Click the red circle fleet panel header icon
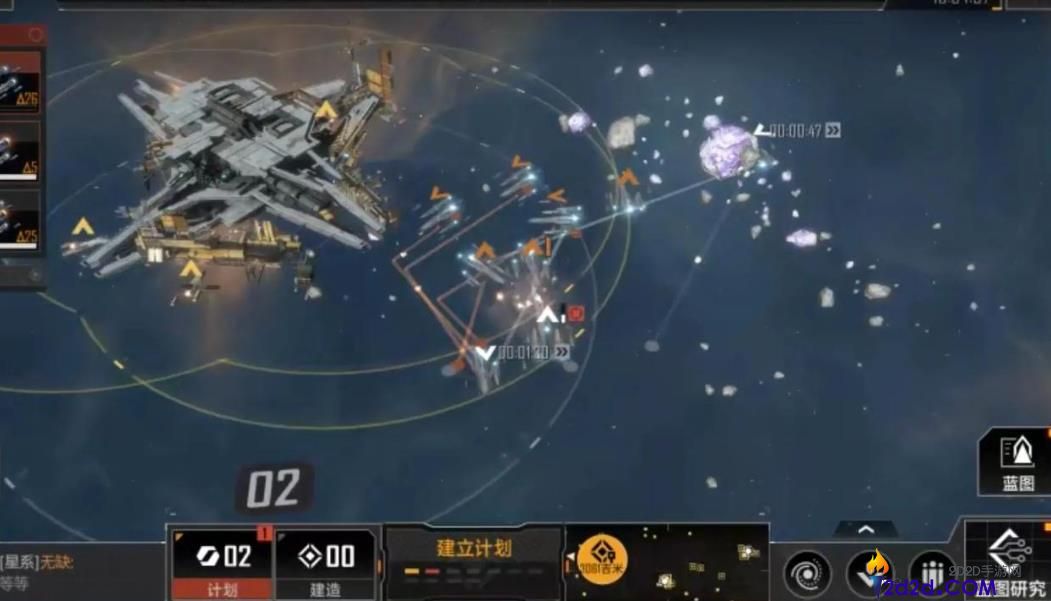 (36, 34)
